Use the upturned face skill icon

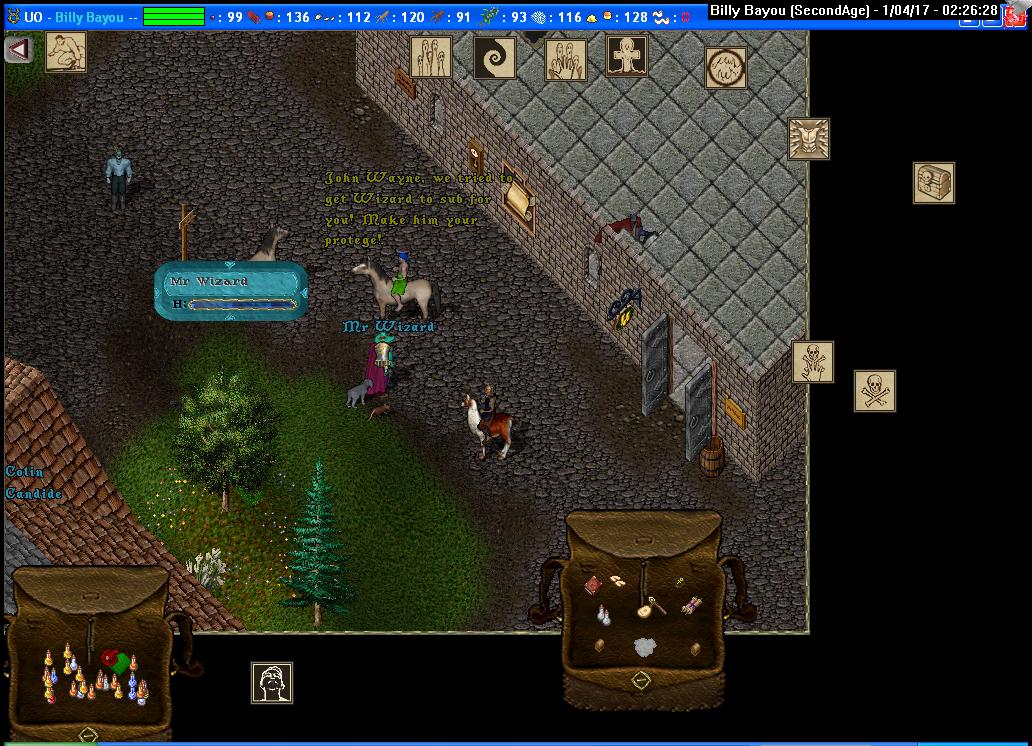[271, 683]
